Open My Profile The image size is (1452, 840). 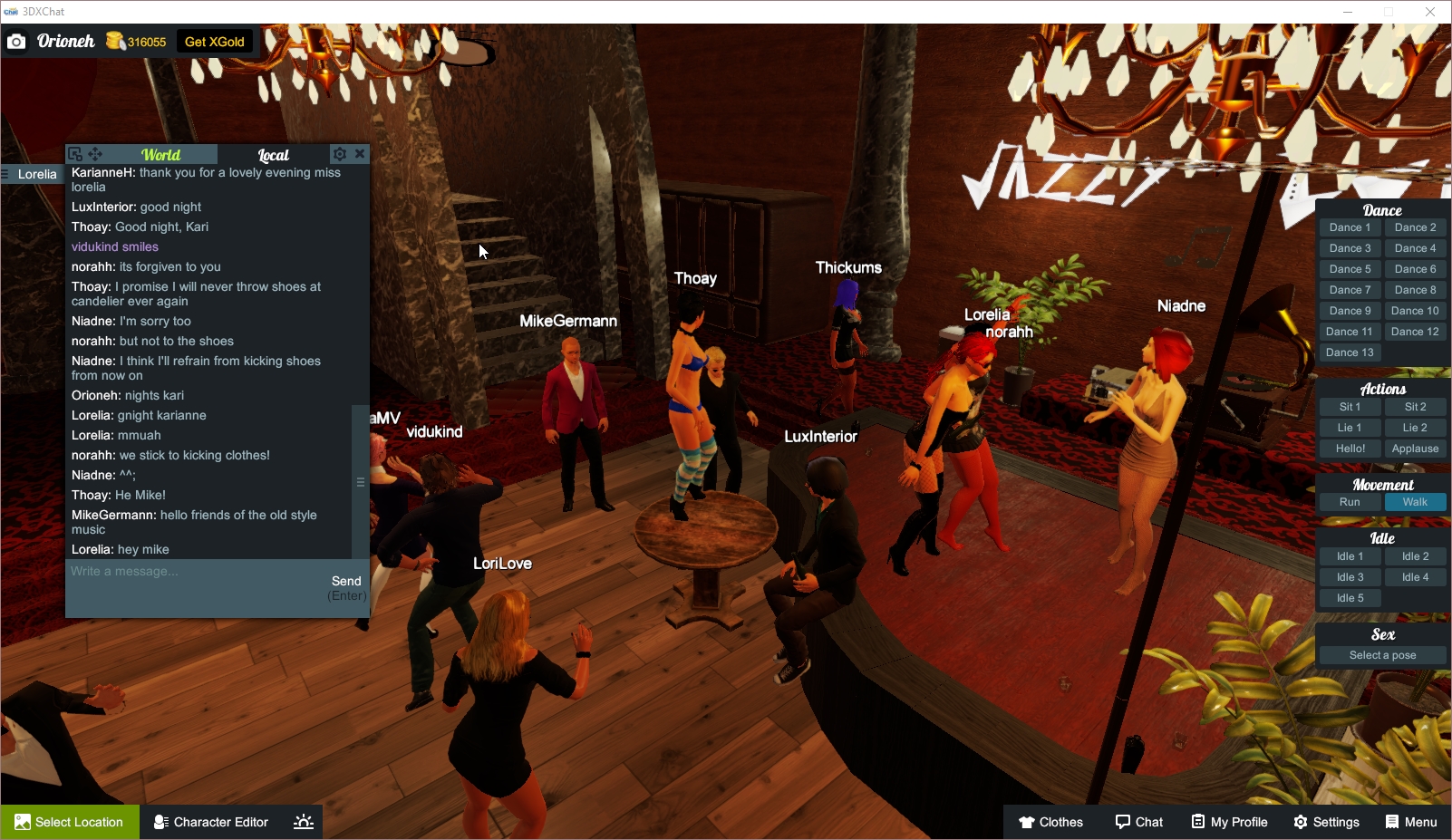point(1229,822)
